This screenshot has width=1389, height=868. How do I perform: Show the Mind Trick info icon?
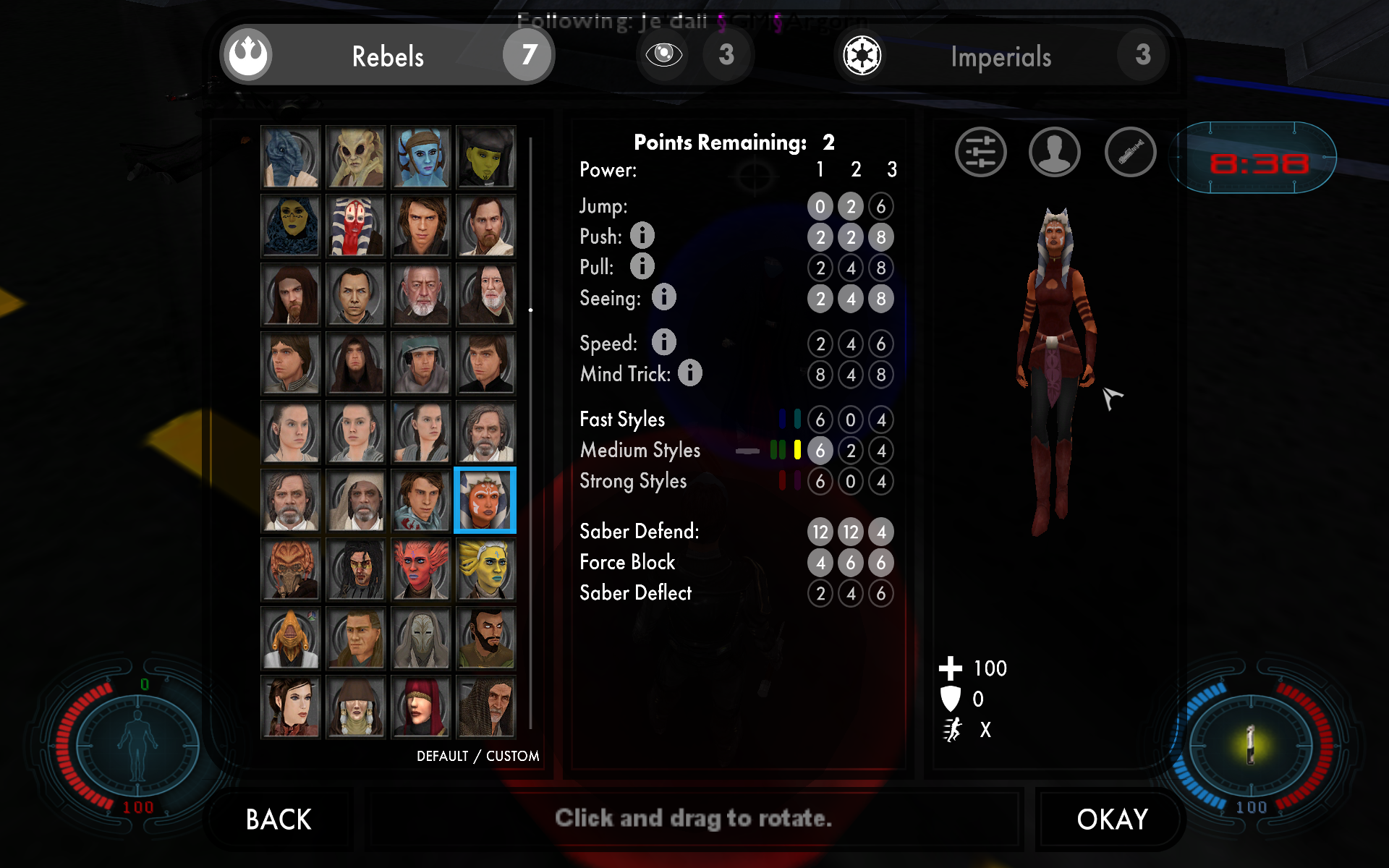[690, 373]
